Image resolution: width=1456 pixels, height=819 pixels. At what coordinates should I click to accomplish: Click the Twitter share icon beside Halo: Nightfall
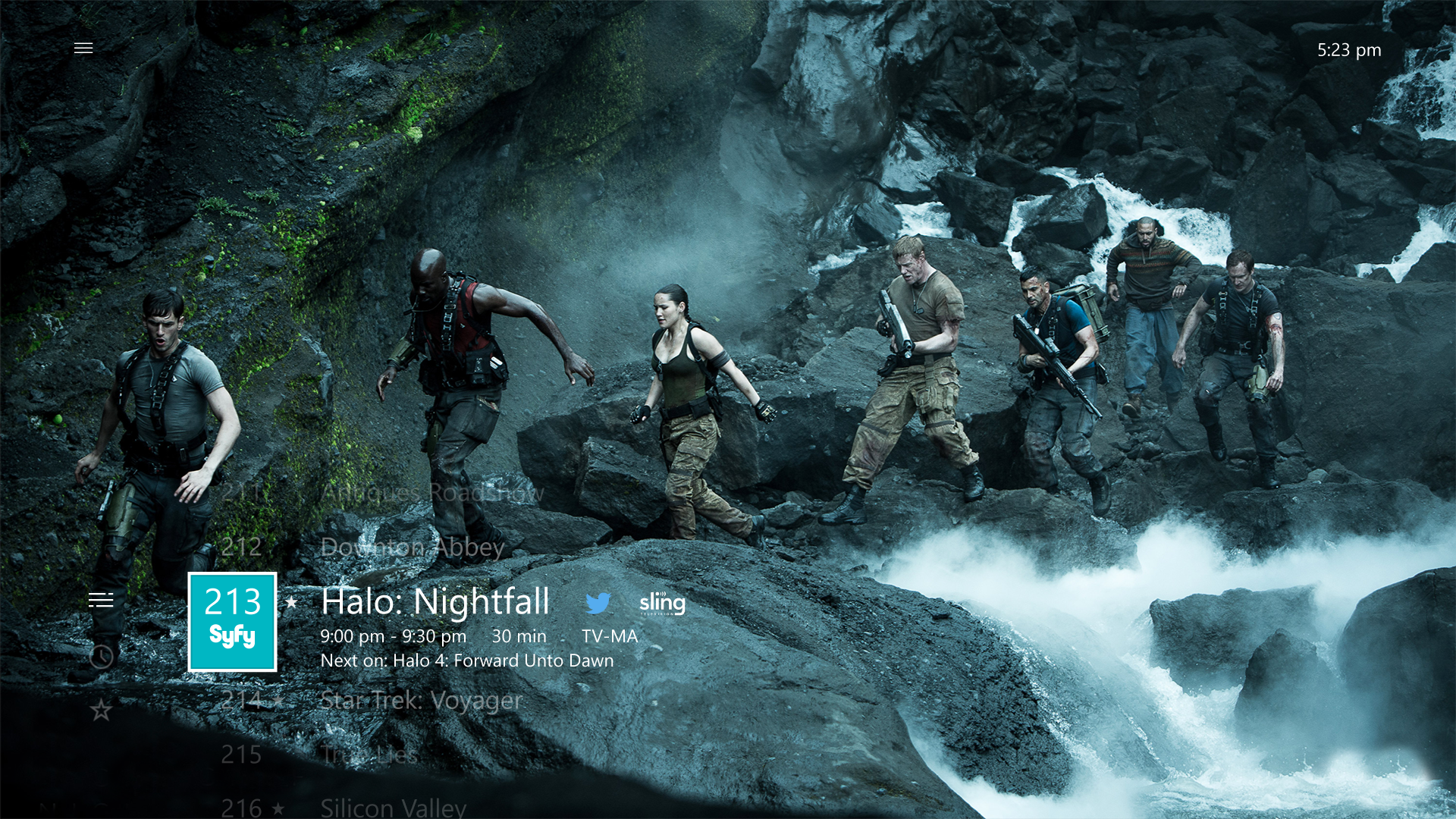coord(600,604)
